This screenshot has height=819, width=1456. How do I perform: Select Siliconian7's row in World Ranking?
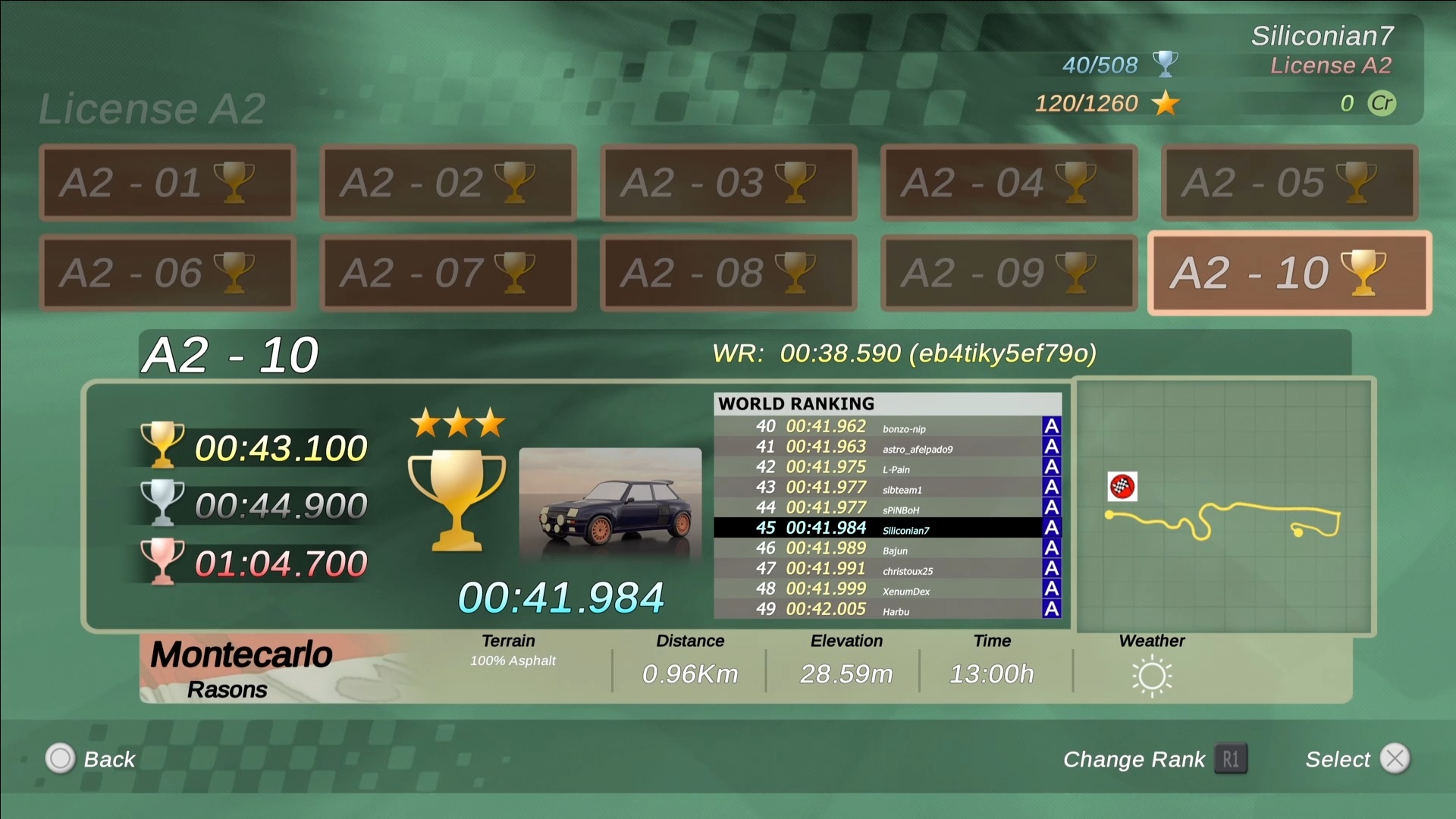[887, 528]
